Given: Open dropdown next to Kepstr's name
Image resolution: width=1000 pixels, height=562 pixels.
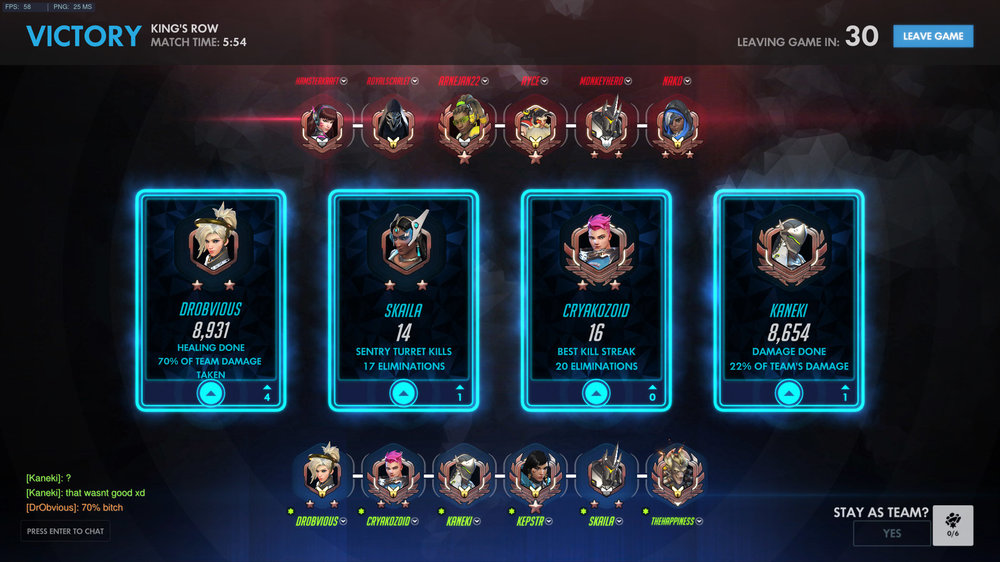Looking at the screenshot, I should tap(551, 521).
